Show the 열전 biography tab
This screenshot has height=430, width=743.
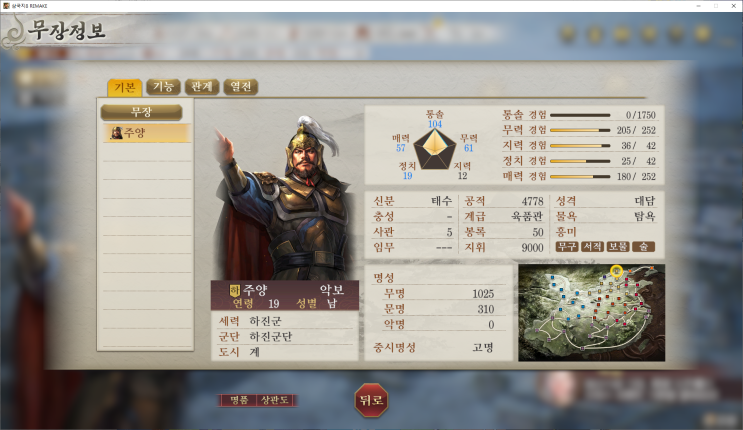pyautogui.click(x=240, y=87)
